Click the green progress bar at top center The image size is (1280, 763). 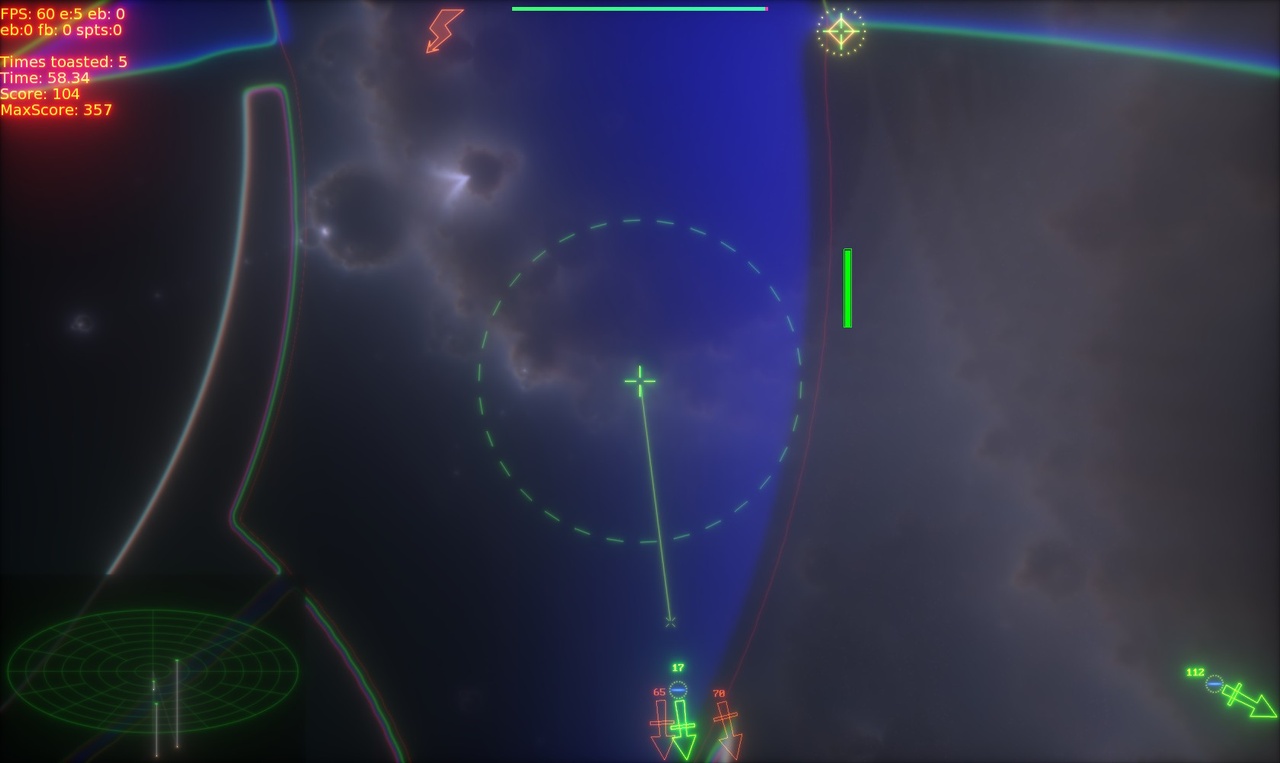[639, 8]
